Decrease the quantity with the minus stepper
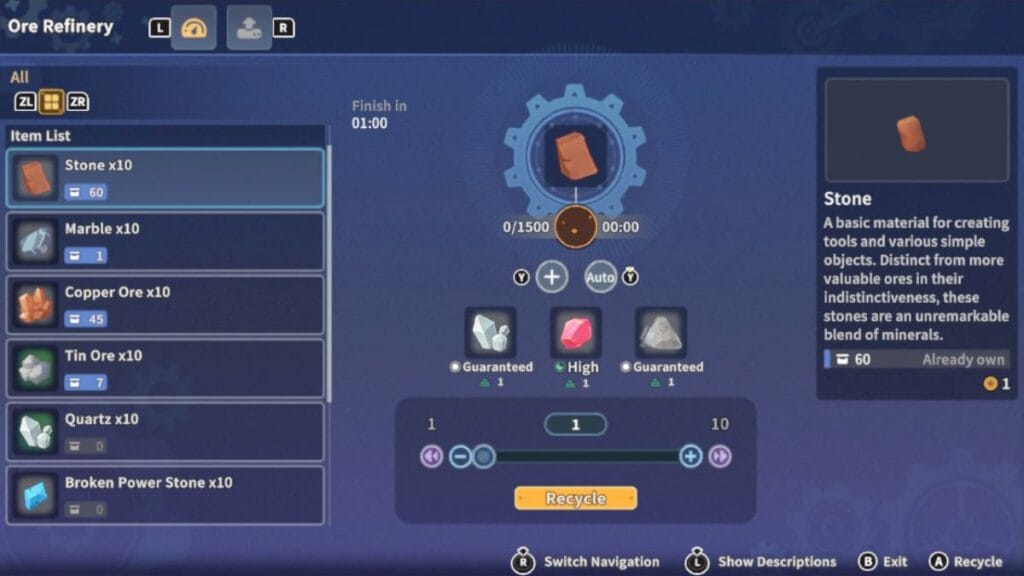This screenshot has width=1024, height=576. (x=460, y=457)
